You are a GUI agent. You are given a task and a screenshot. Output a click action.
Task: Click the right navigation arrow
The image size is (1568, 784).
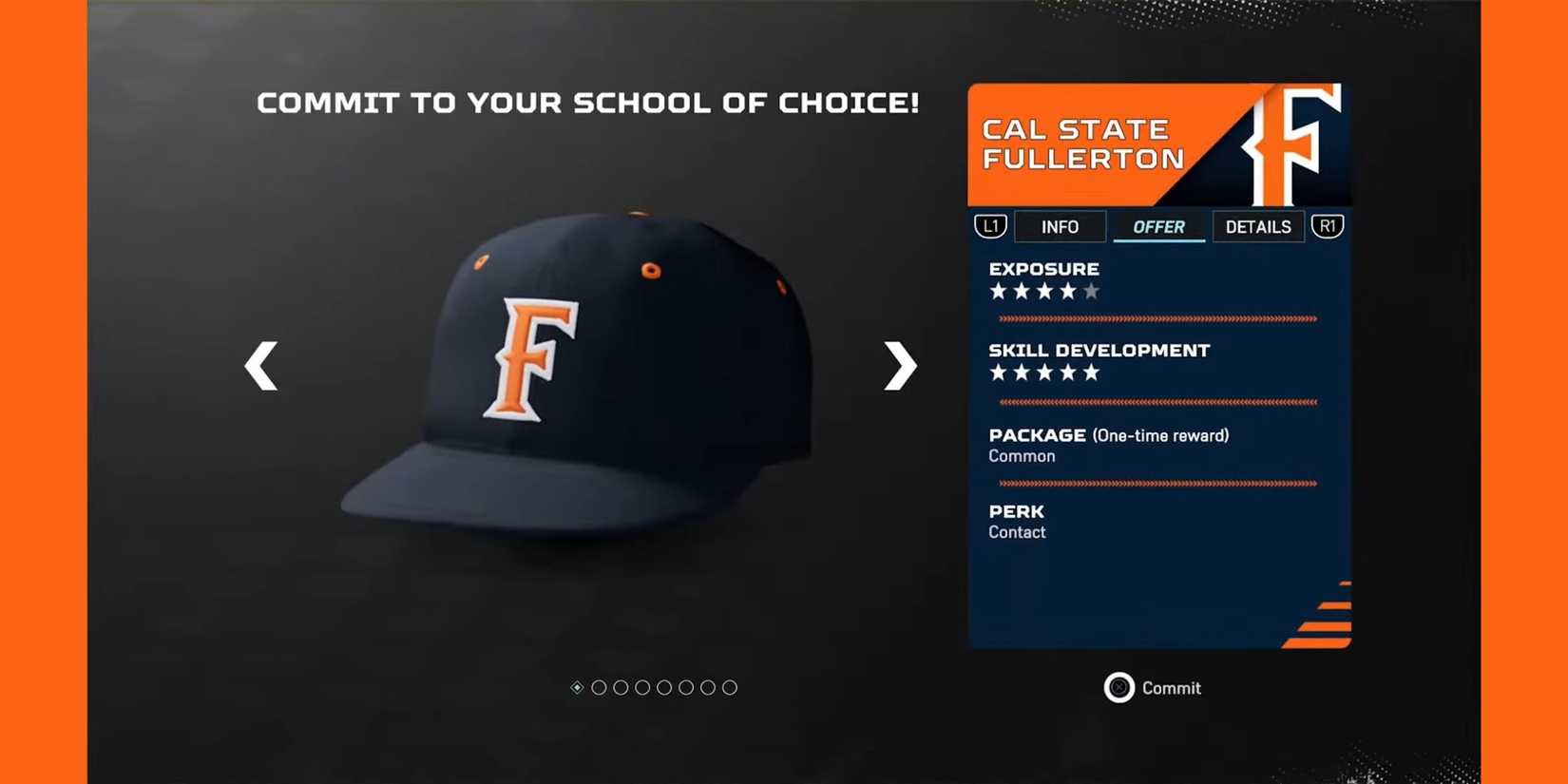pyautogui.click(x=897, y=366)
